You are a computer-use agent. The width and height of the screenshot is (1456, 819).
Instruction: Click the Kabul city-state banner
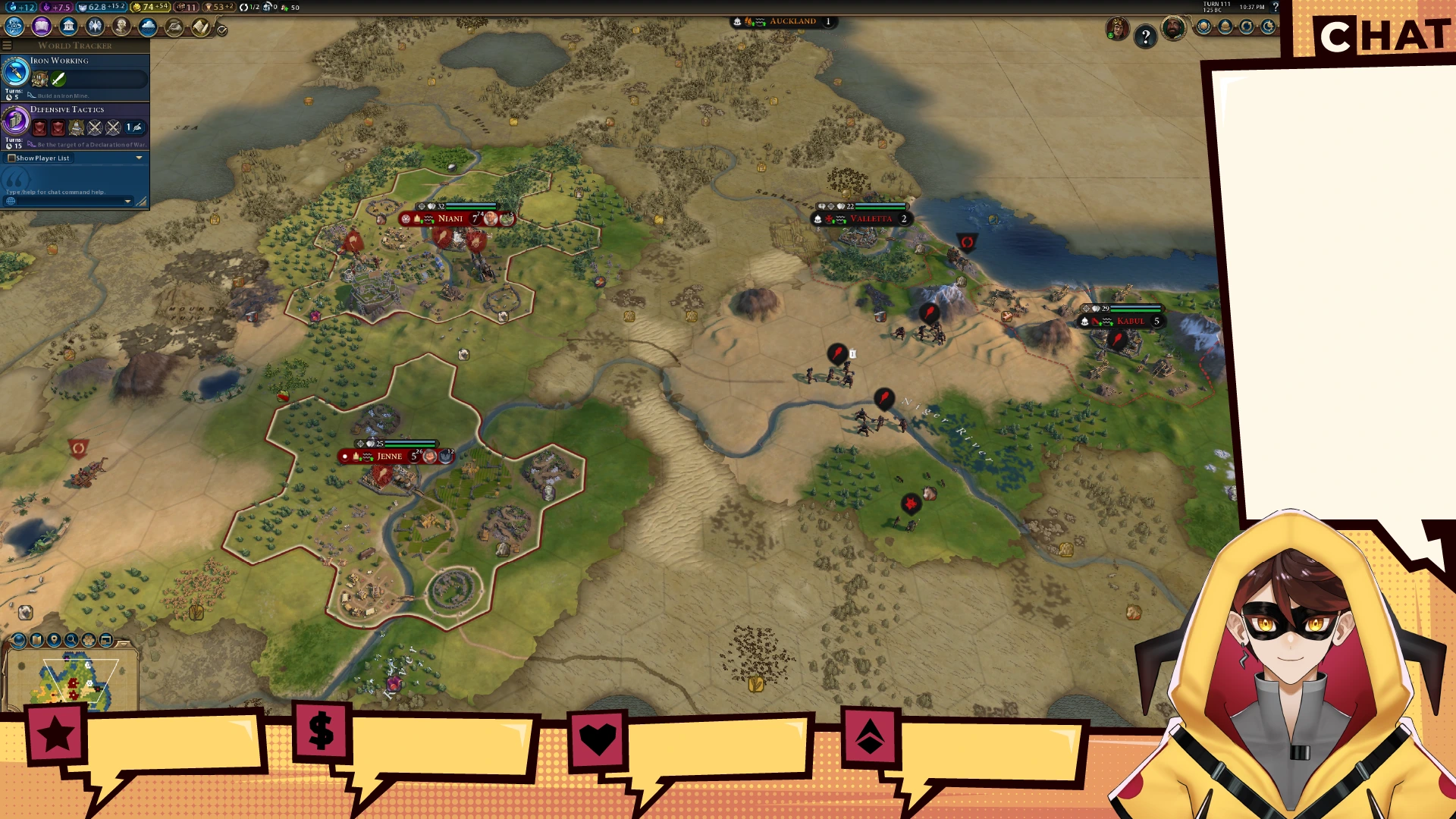[x=1130, y=322]
